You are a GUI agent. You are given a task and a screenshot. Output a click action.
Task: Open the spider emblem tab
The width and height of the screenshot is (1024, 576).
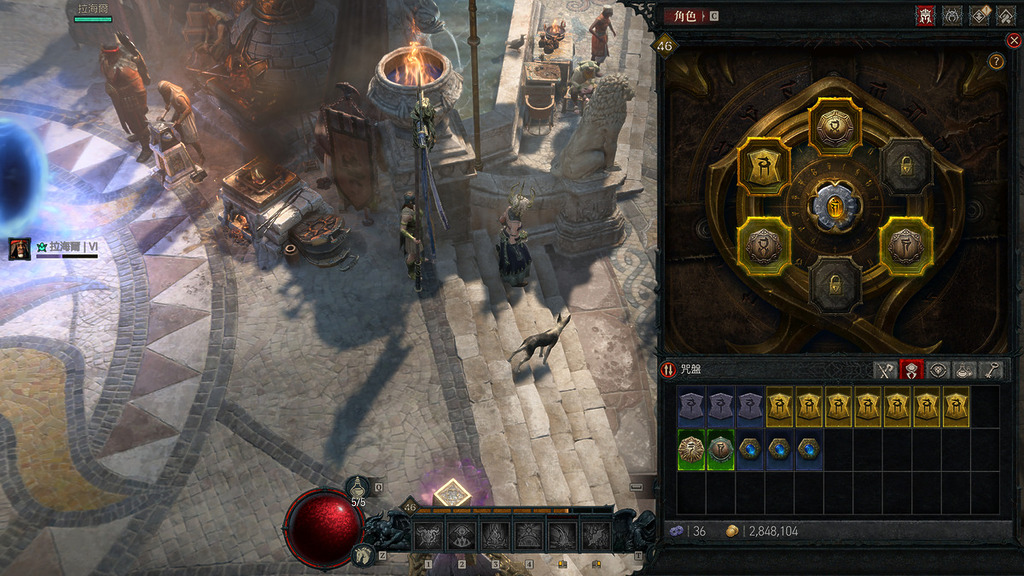point(952,16)
